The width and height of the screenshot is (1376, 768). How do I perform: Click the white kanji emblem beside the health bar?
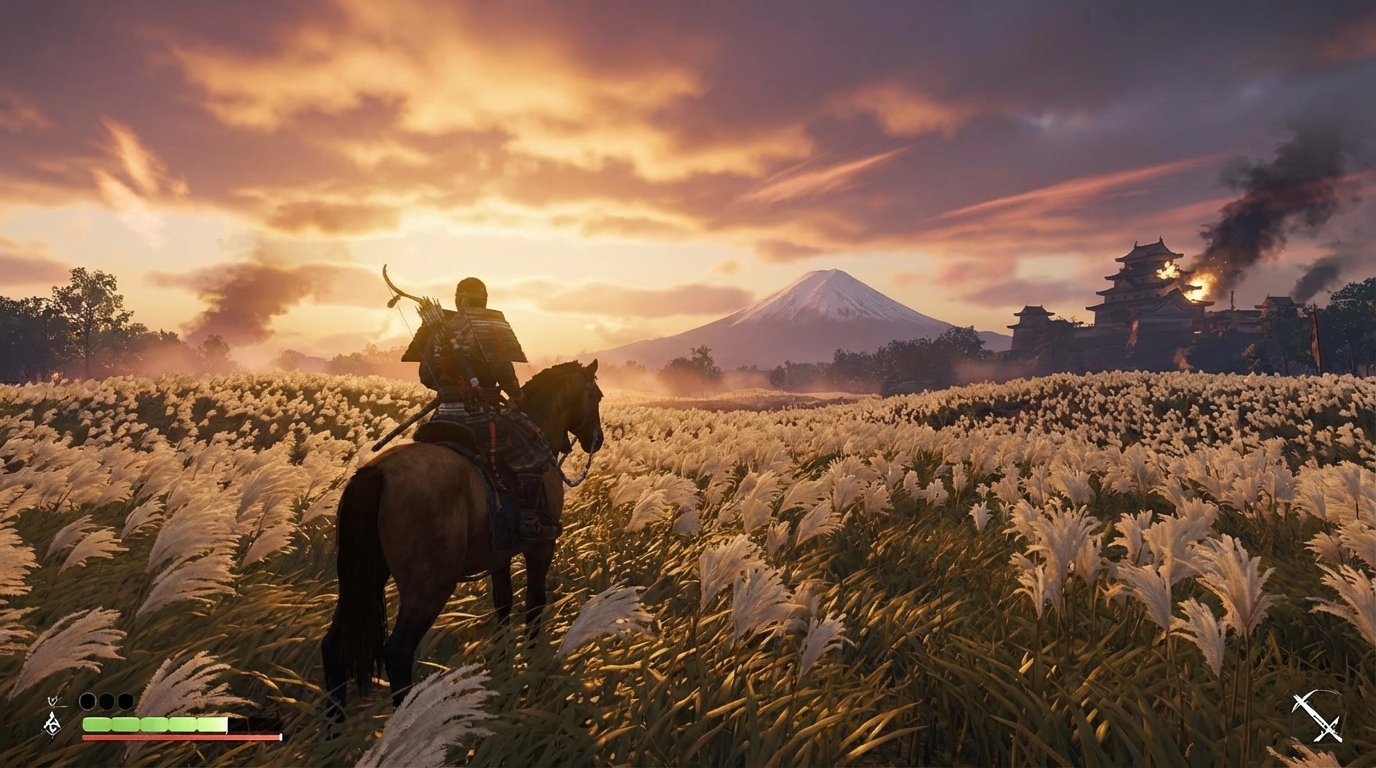52,725
